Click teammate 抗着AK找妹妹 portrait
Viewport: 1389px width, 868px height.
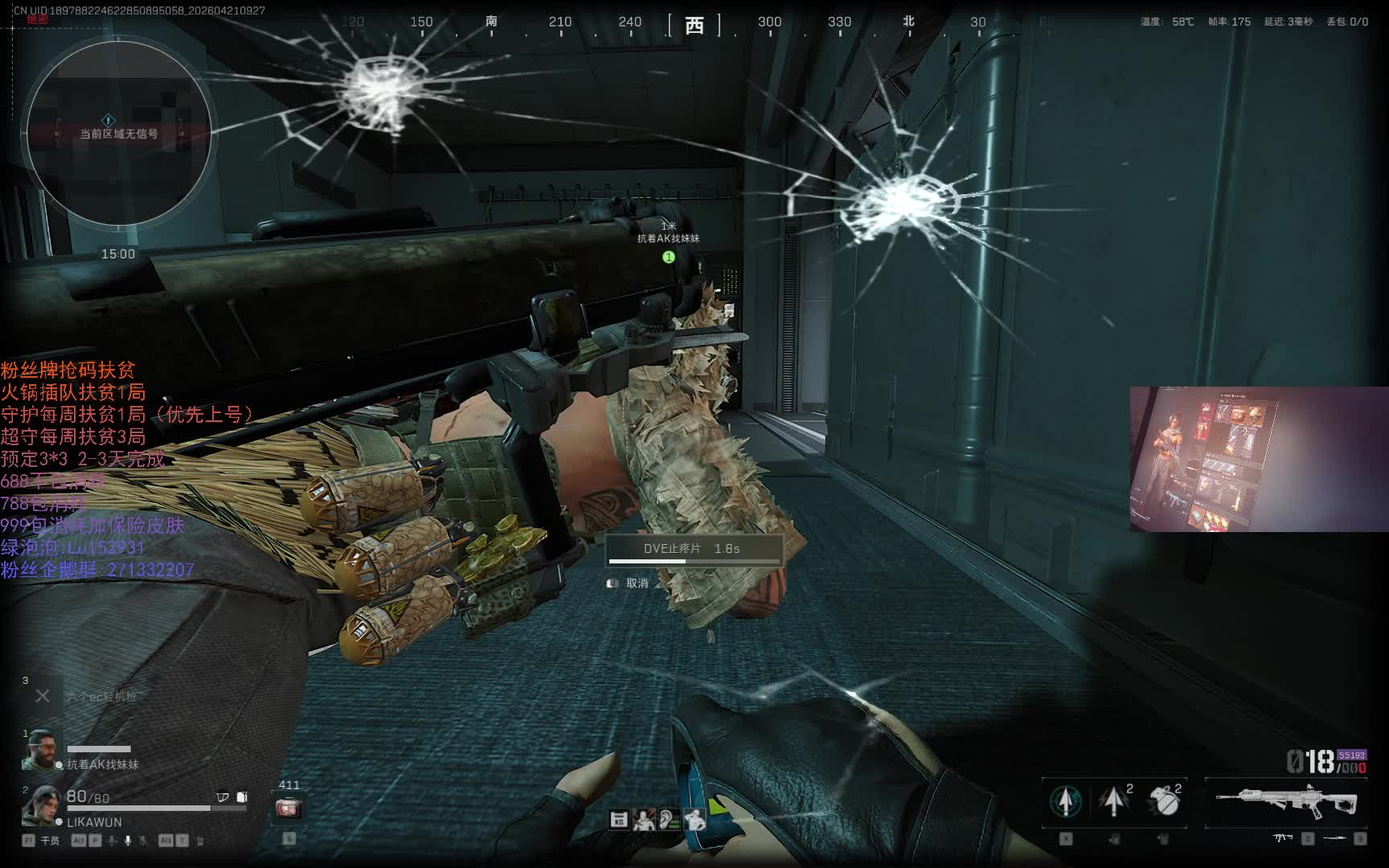tap(41, 751)
